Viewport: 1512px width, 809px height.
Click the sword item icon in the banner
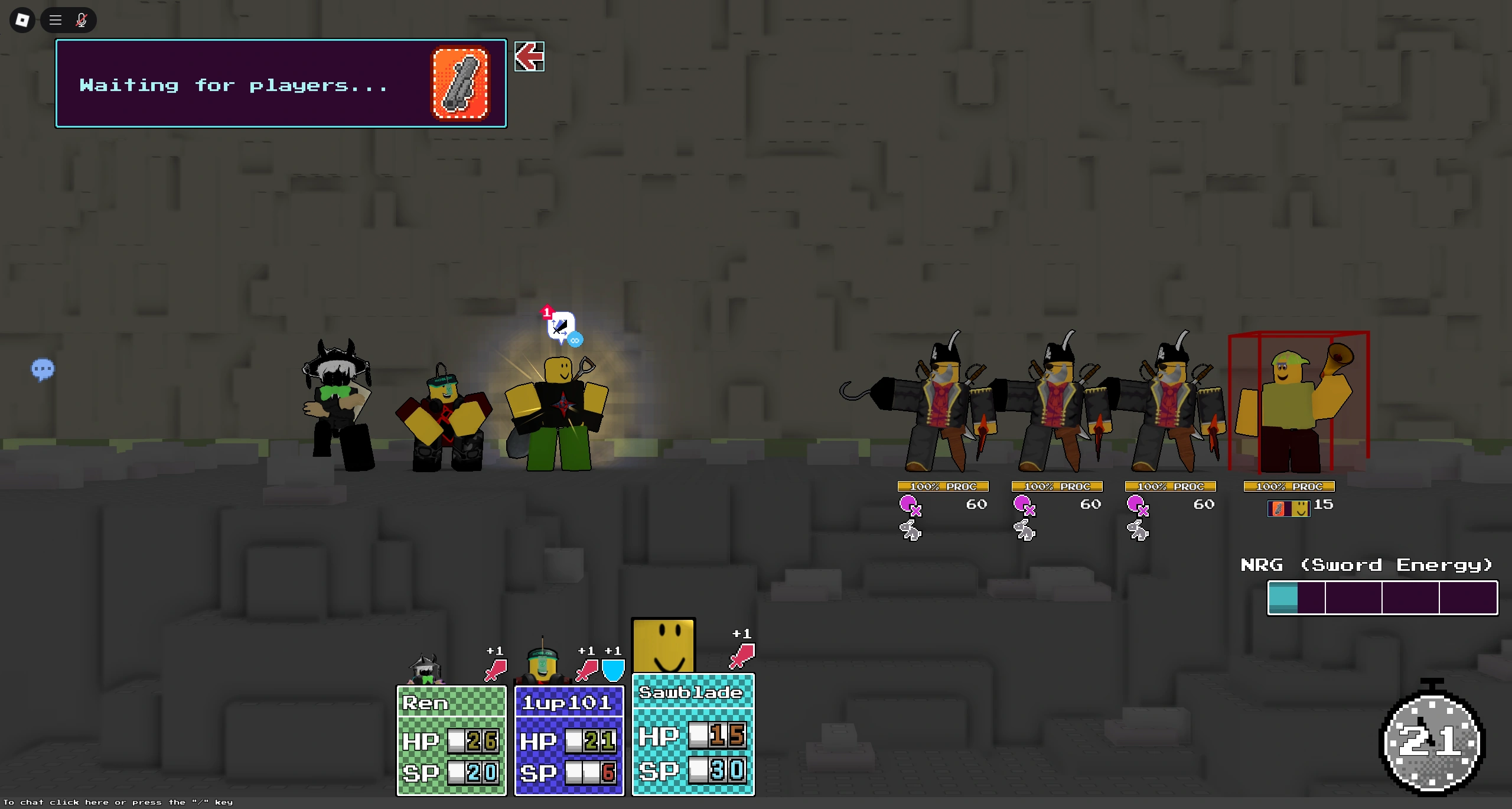460,83
